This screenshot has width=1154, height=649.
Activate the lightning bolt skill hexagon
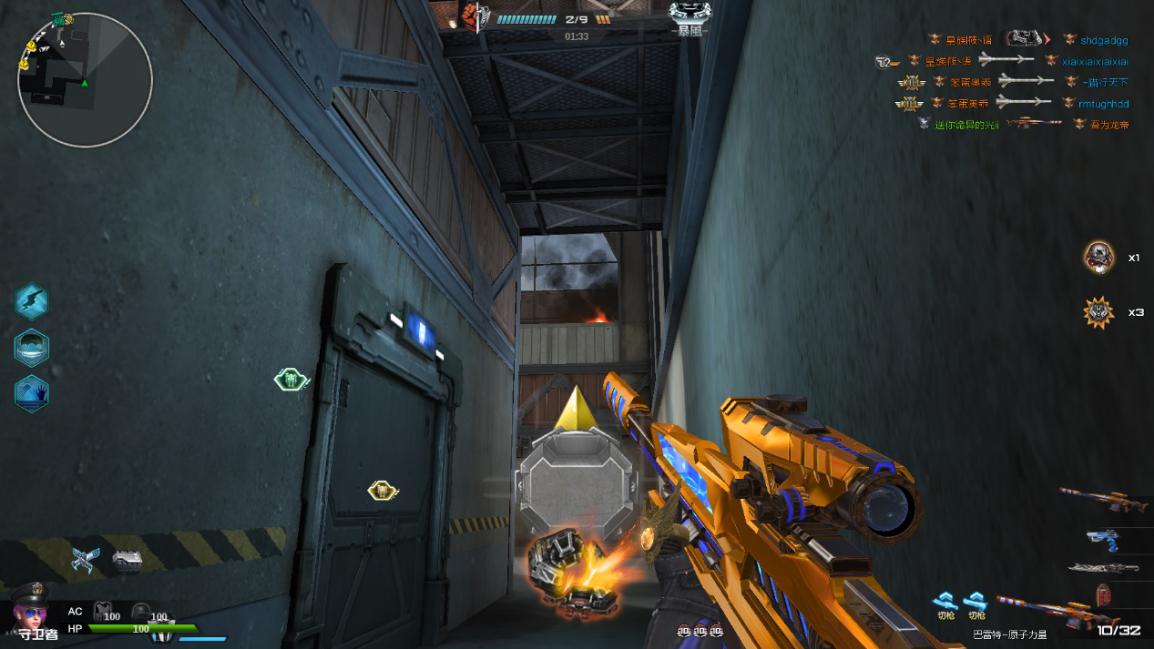[32, 301]
